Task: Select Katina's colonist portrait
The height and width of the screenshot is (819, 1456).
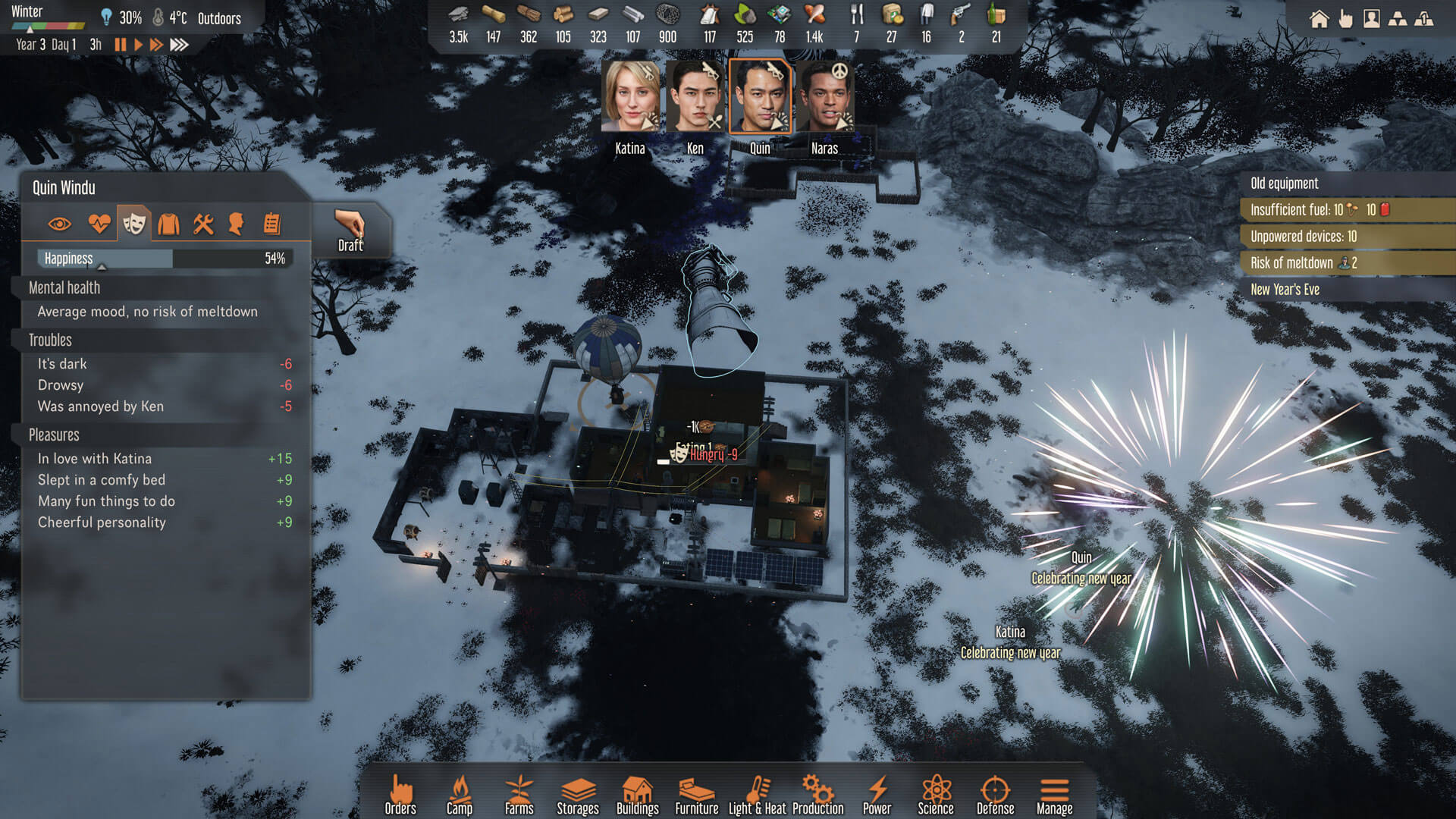Action: click(630, 97)
